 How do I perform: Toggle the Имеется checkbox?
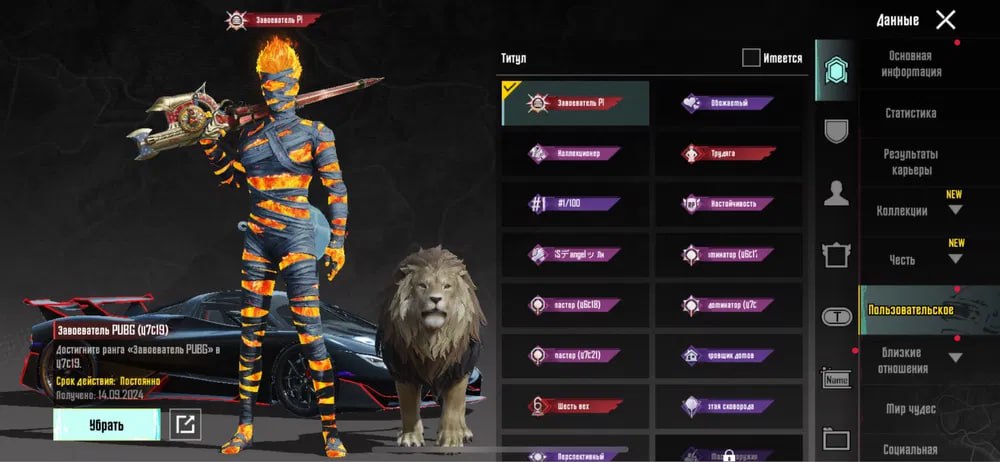pyautogui.click(x=751, y=58)
